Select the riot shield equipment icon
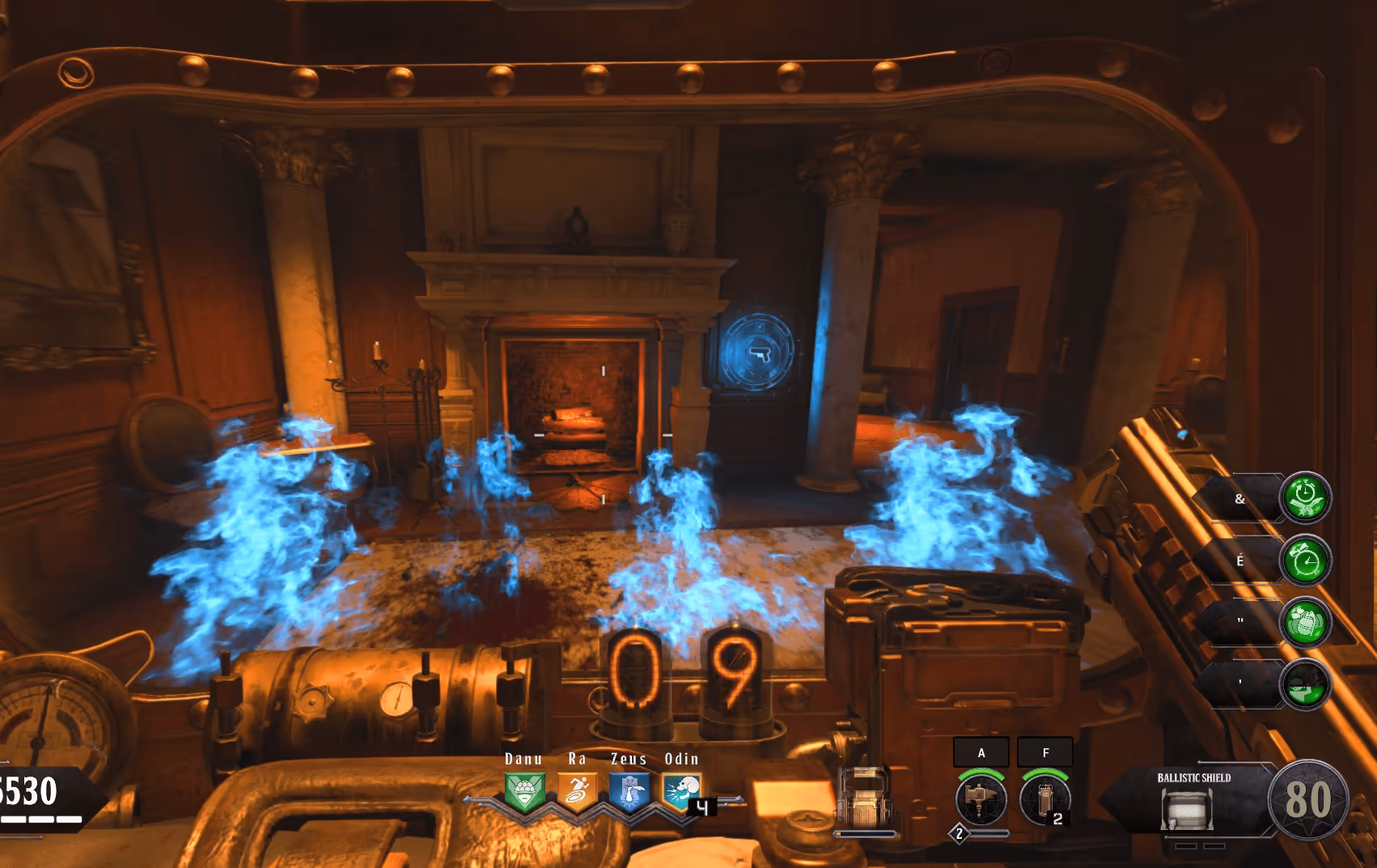Screen dimensions: 1377x868 pyautogui.click(x=865, y=797)
